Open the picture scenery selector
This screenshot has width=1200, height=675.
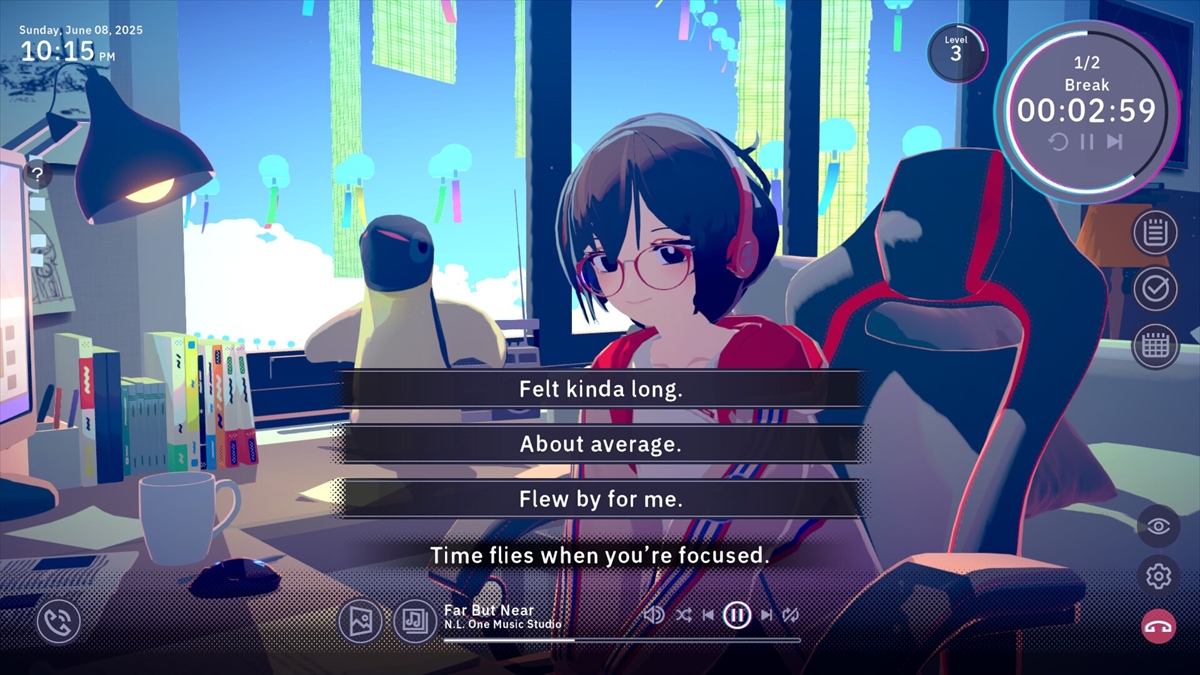[x=360, y=621]
